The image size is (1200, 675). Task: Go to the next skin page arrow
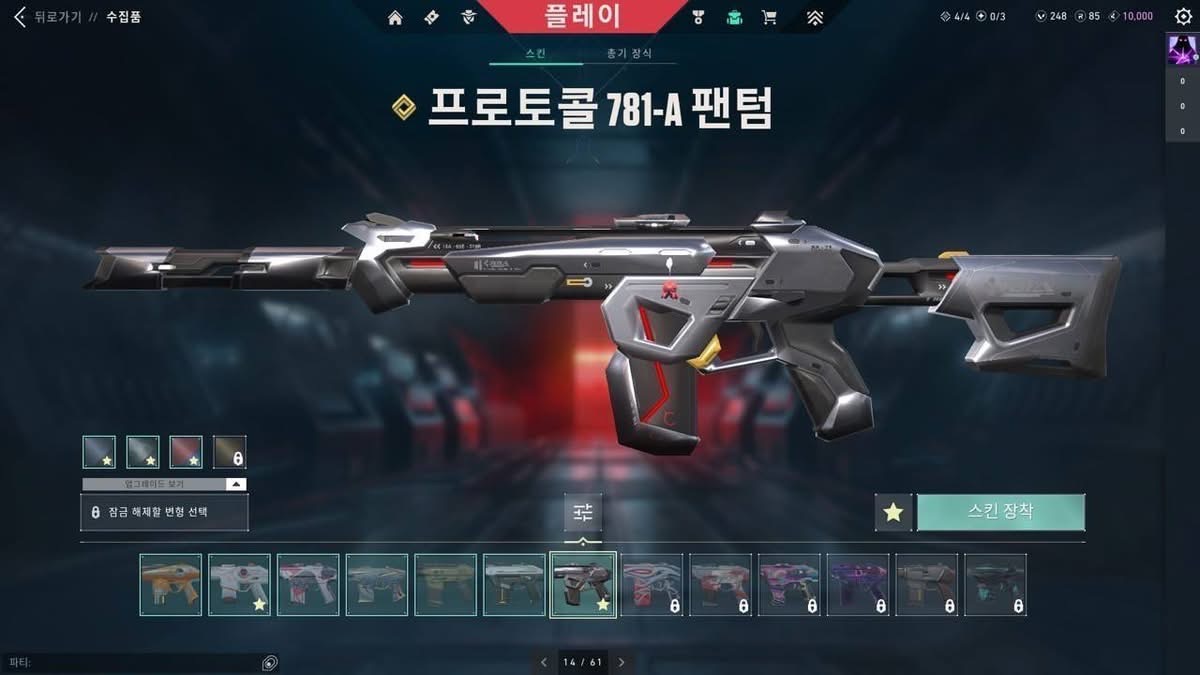[621, 662]
